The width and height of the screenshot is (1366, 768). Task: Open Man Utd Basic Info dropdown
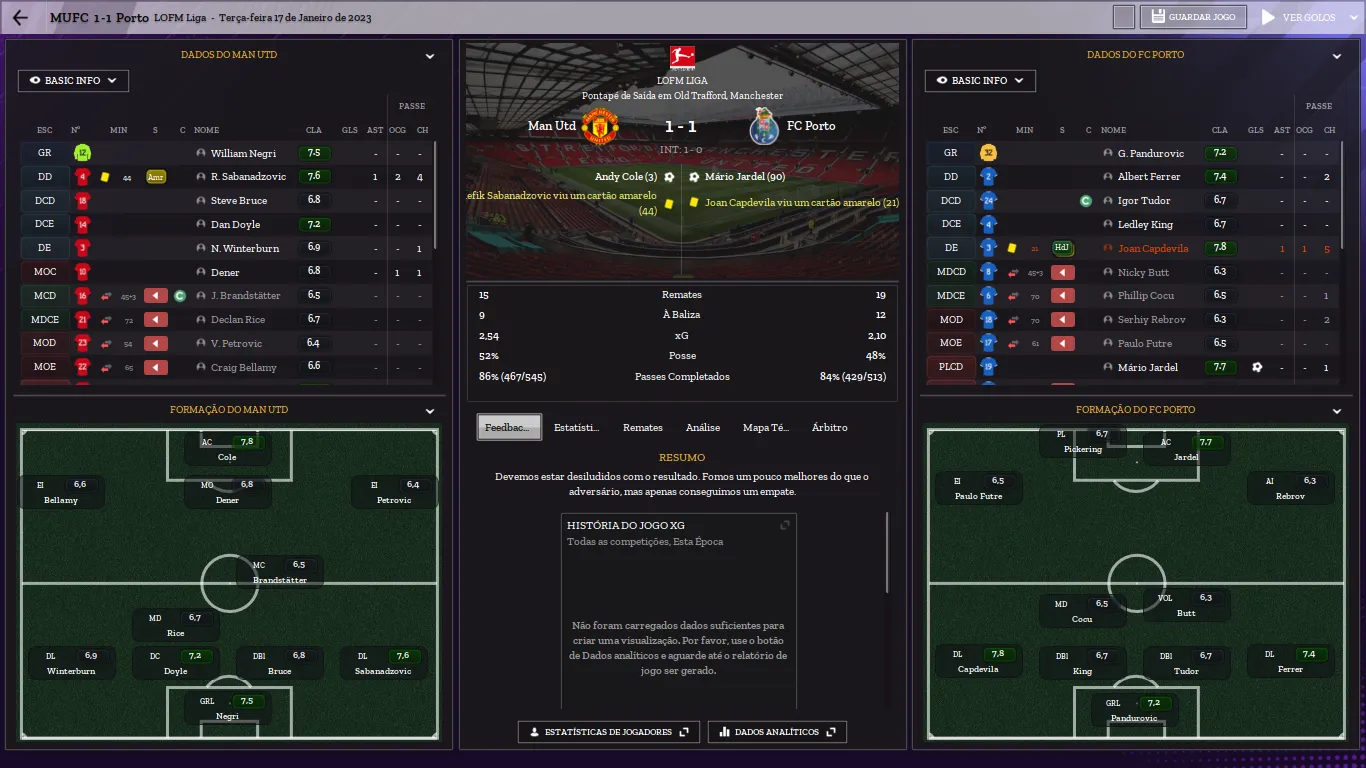[x=73, y=81]
